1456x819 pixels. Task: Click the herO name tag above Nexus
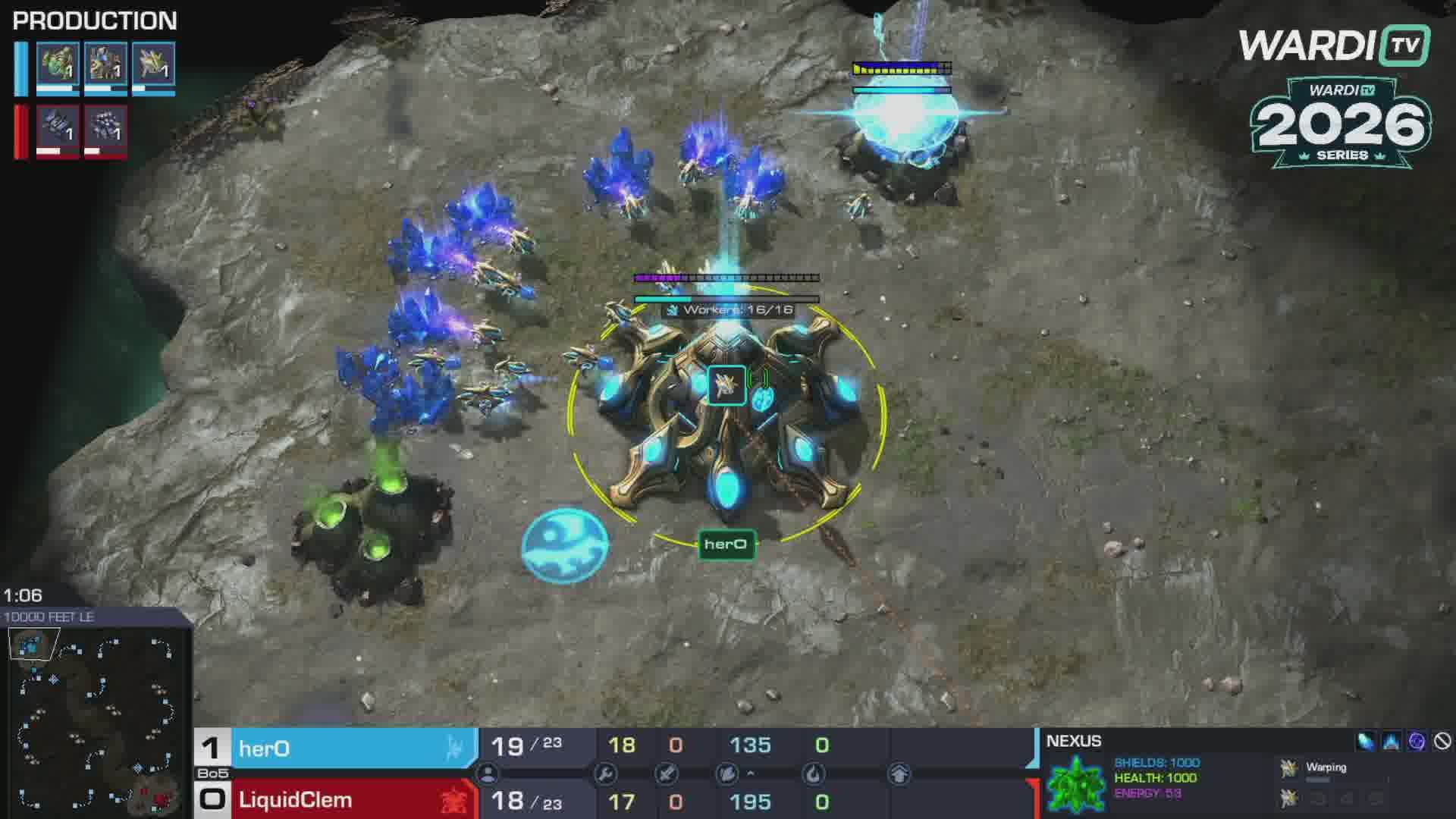pyautogui.click(x=726, y=544)
